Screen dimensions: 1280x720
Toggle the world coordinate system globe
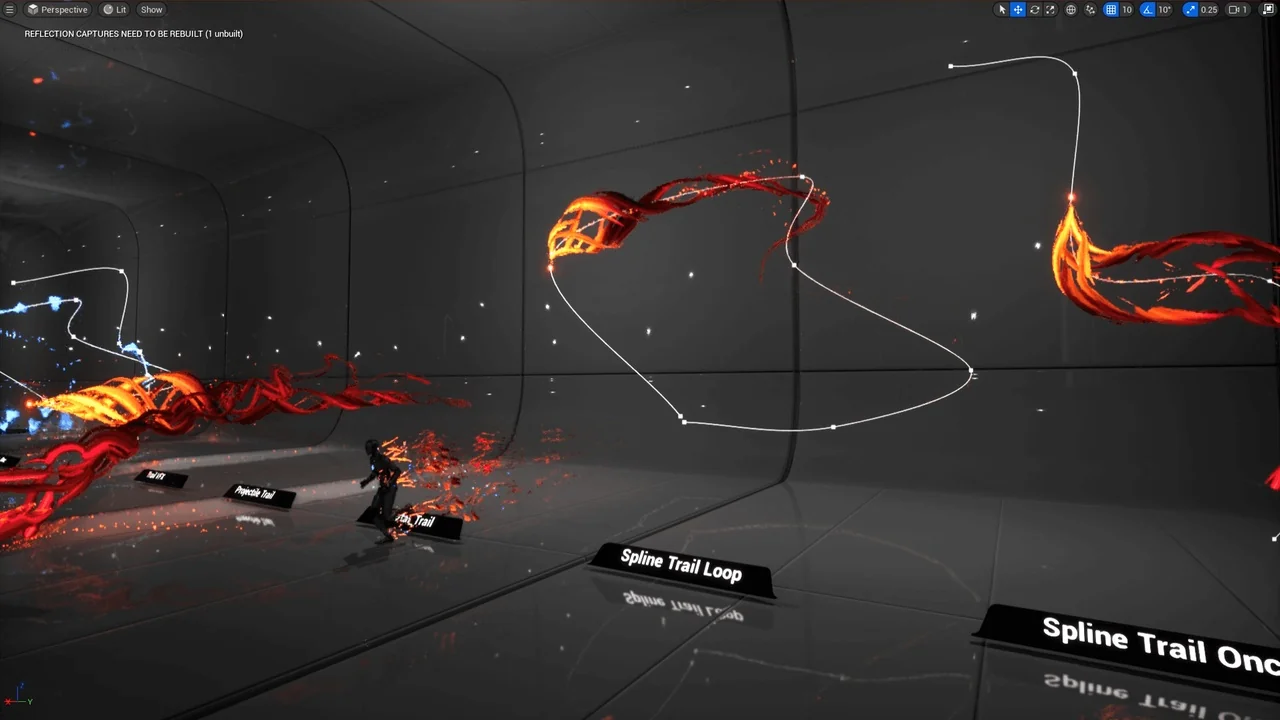point(1071,9)
